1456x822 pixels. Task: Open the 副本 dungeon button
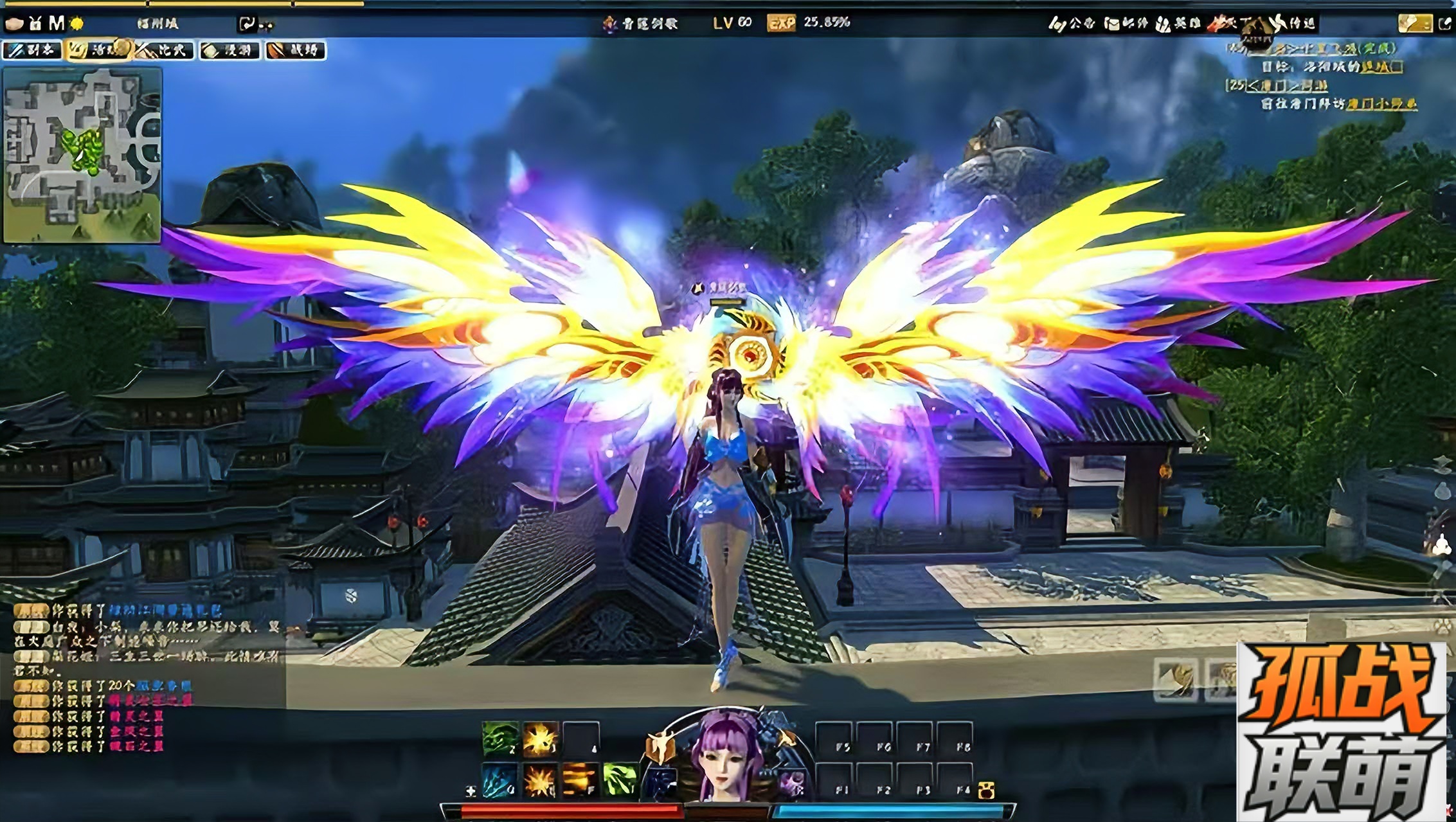32,50
